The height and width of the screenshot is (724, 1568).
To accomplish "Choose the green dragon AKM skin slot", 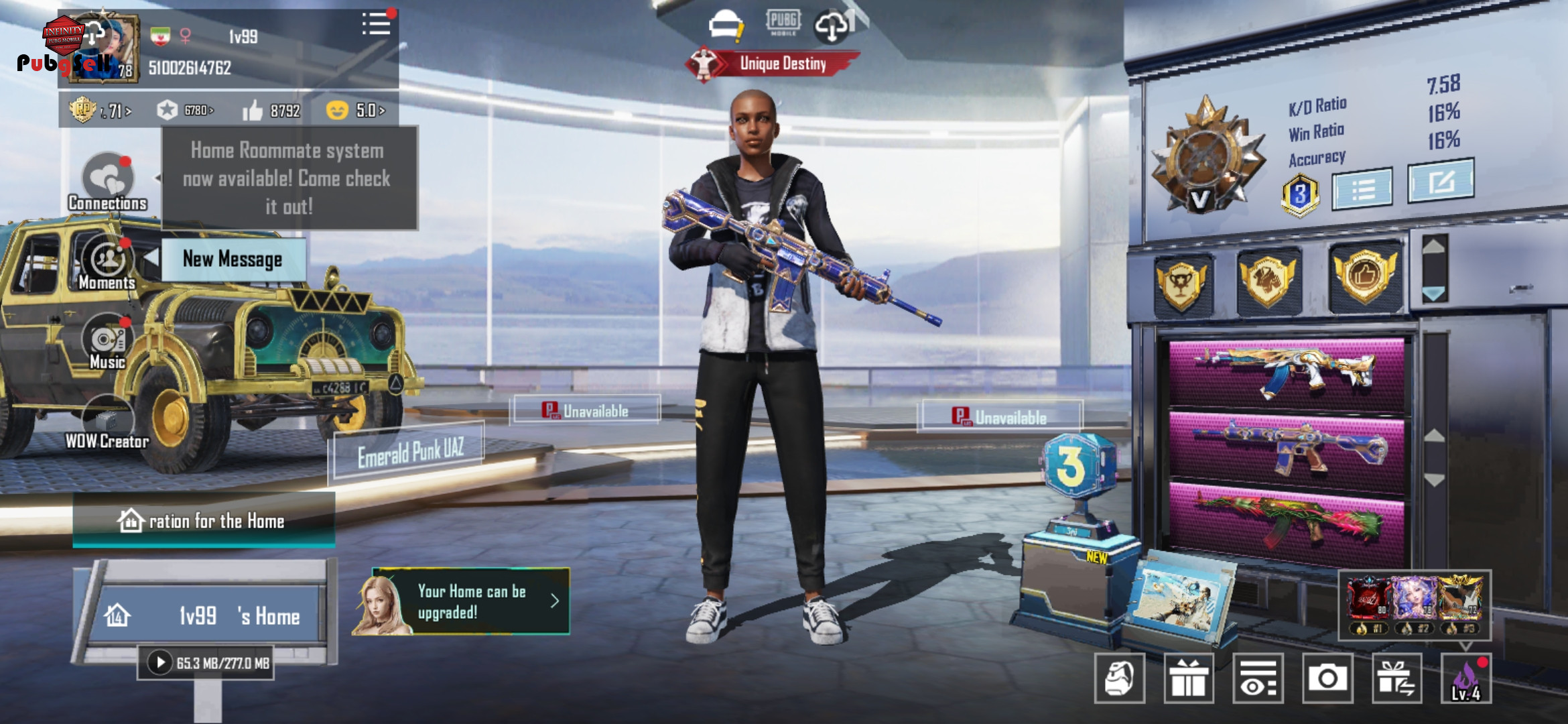I will [x=1287, y=523].
